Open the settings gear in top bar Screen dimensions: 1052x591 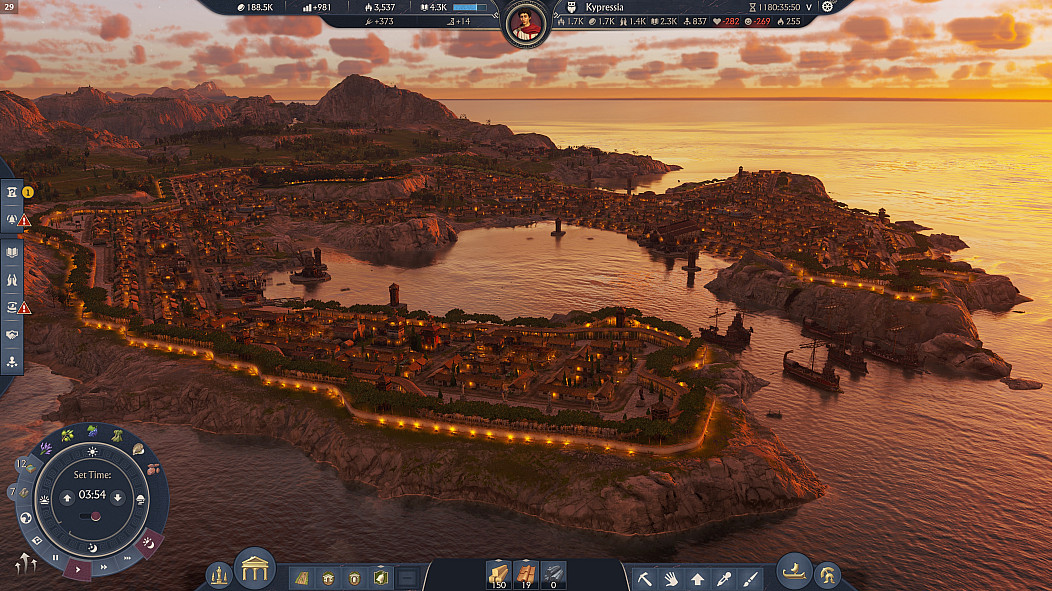pos(827,6)
